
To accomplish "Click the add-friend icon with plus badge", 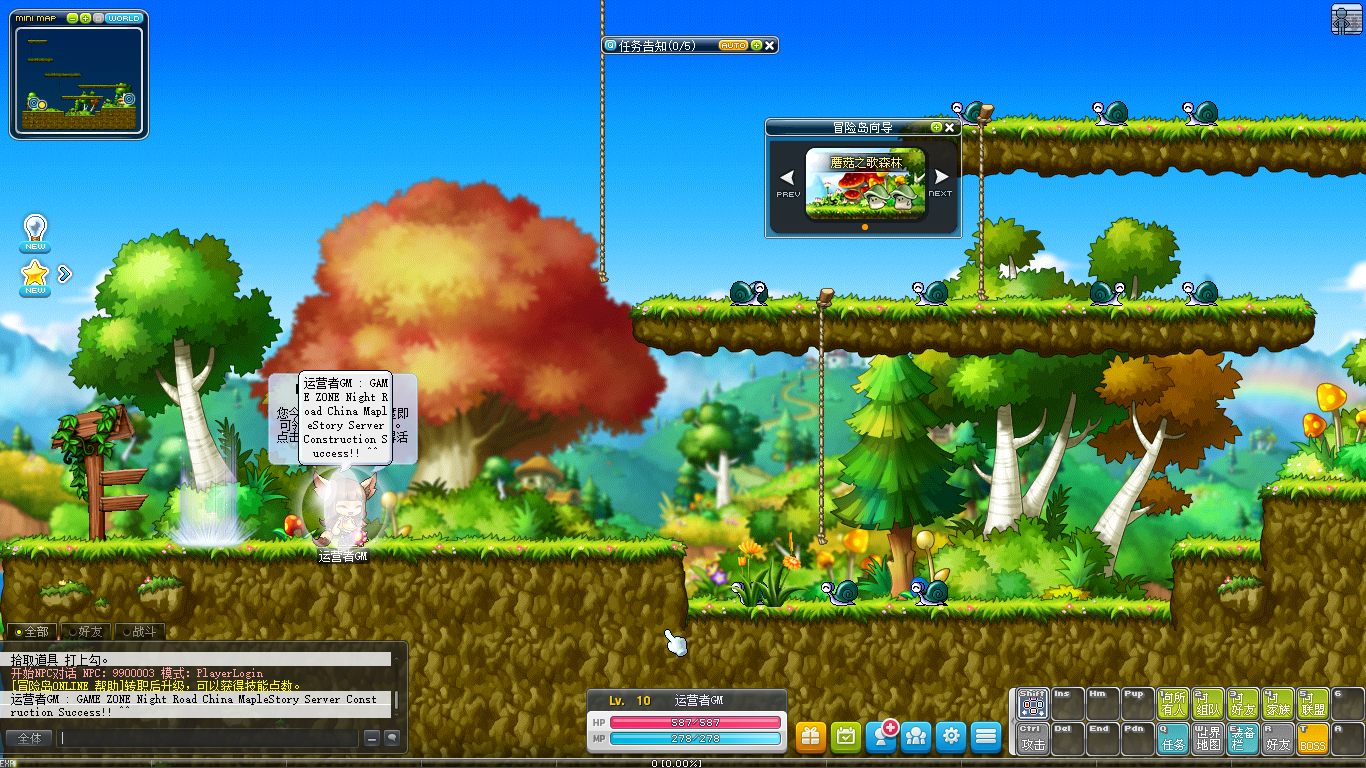I will [881, 737].
